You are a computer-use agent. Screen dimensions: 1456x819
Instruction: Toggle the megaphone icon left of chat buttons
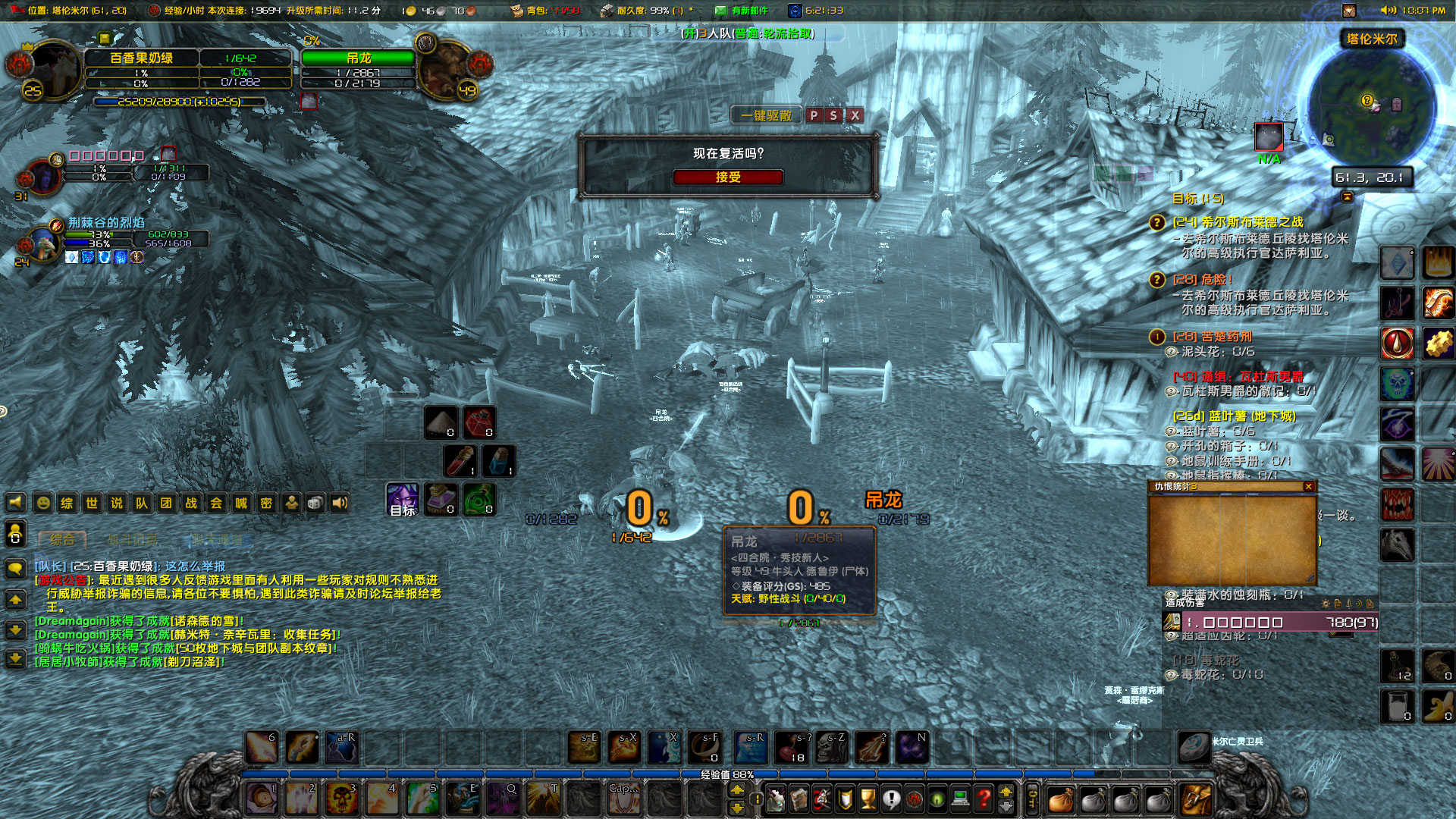click(16, 503)
